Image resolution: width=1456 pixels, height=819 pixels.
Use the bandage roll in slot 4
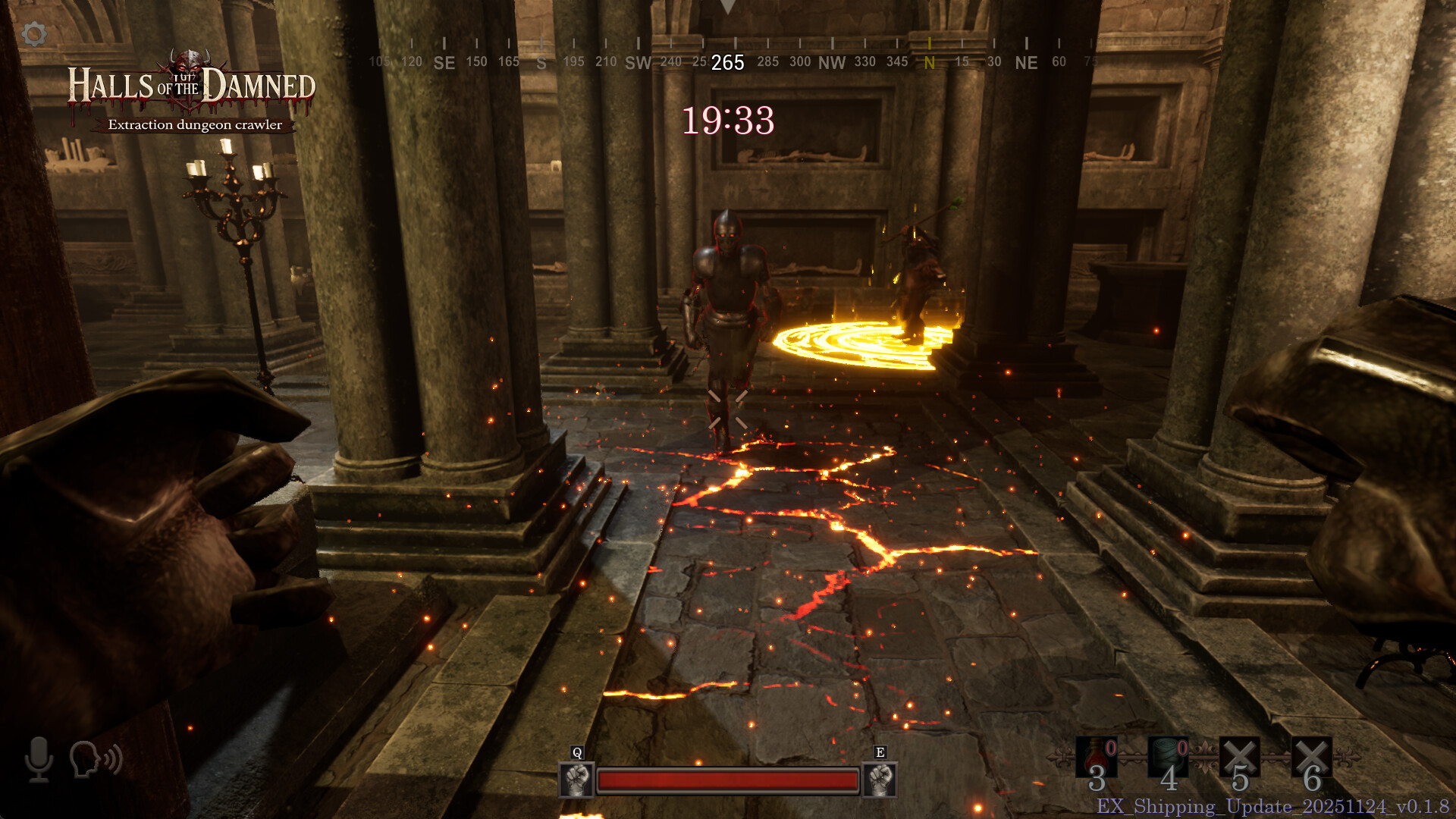1168,758
